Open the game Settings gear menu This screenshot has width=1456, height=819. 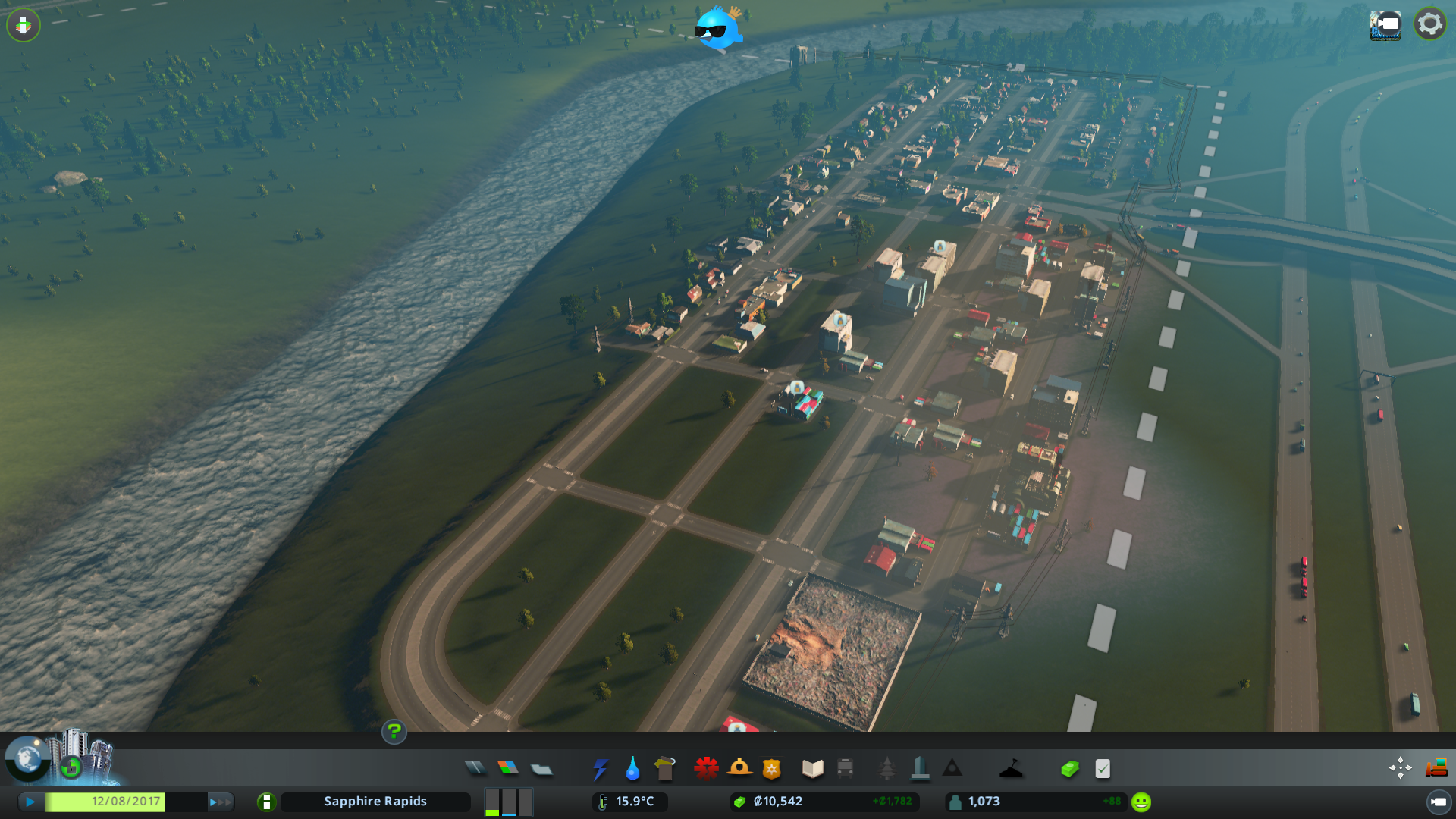[1429, 24]
